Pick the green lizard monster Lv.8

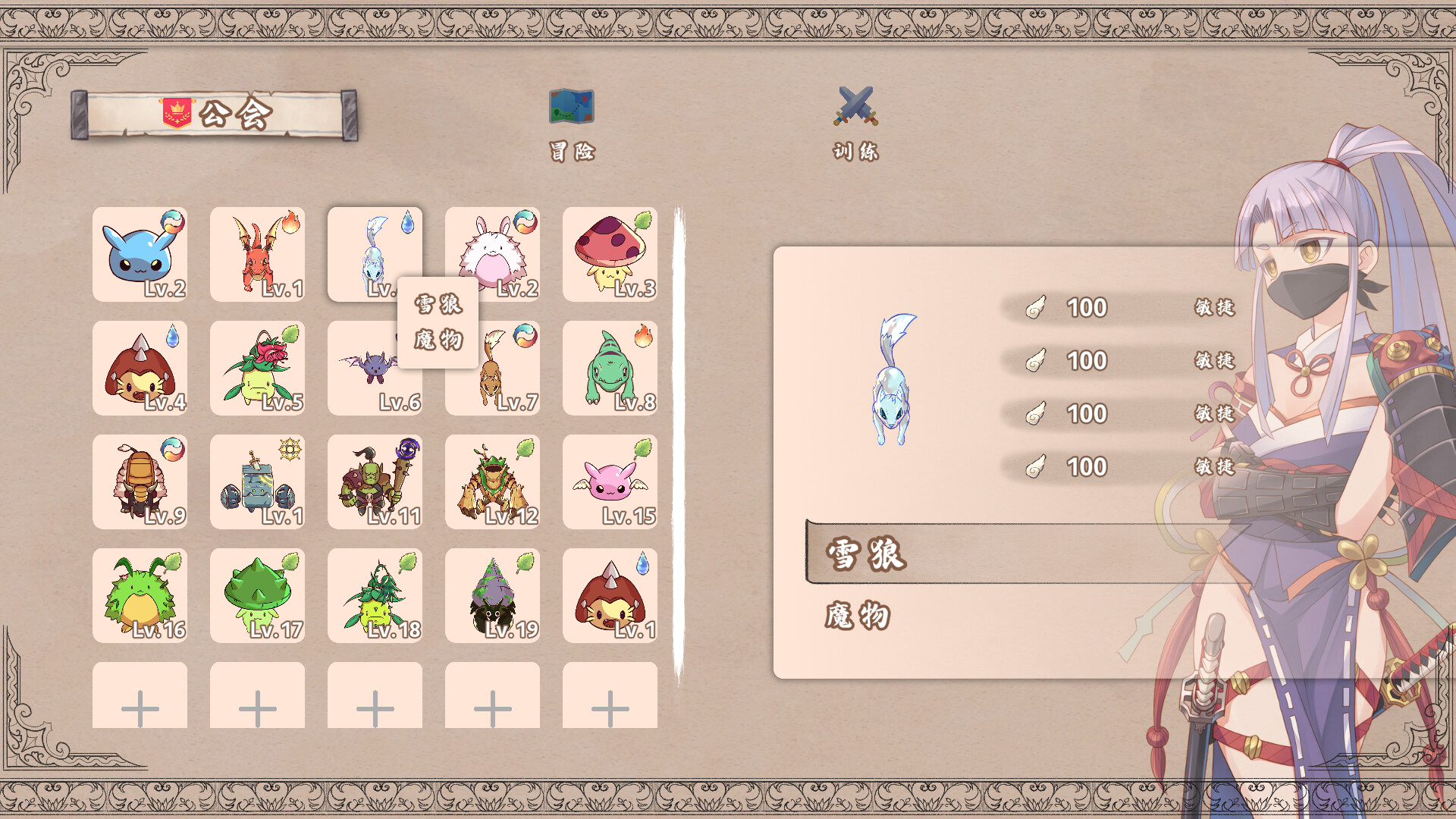coord(610,369)
